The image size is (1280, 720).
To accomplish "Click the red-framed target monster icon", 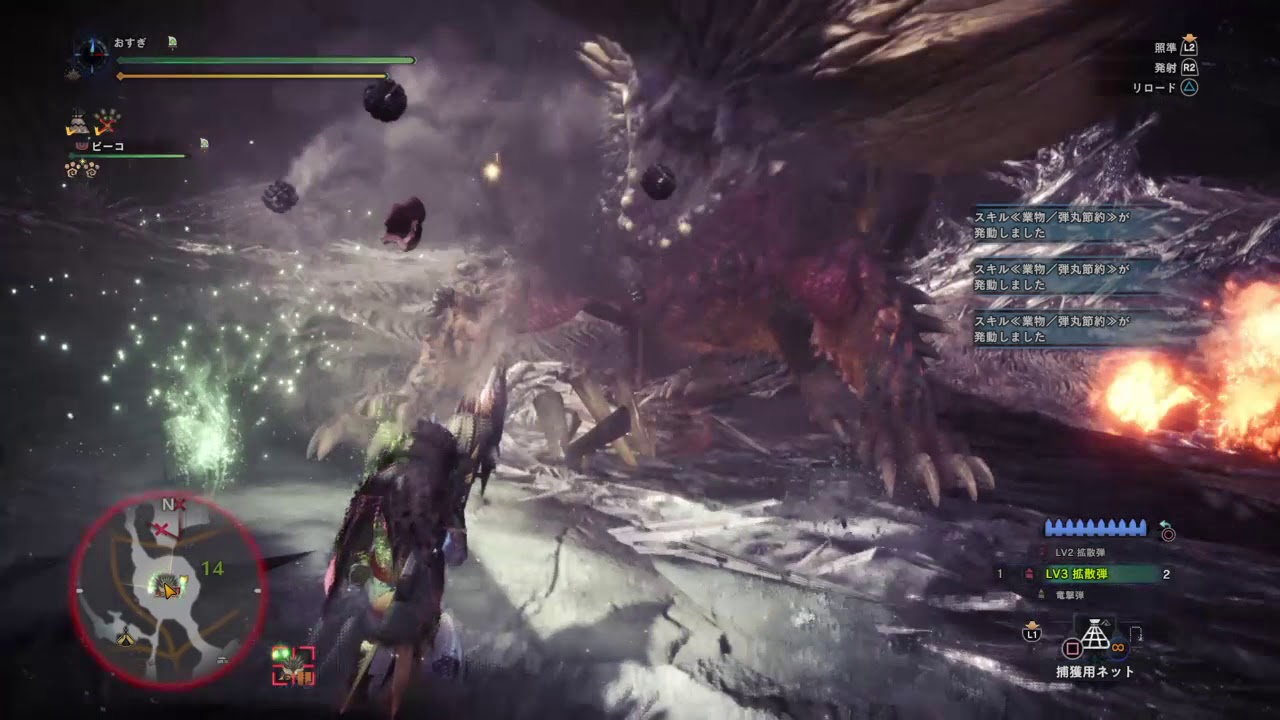I will point(293,665).
